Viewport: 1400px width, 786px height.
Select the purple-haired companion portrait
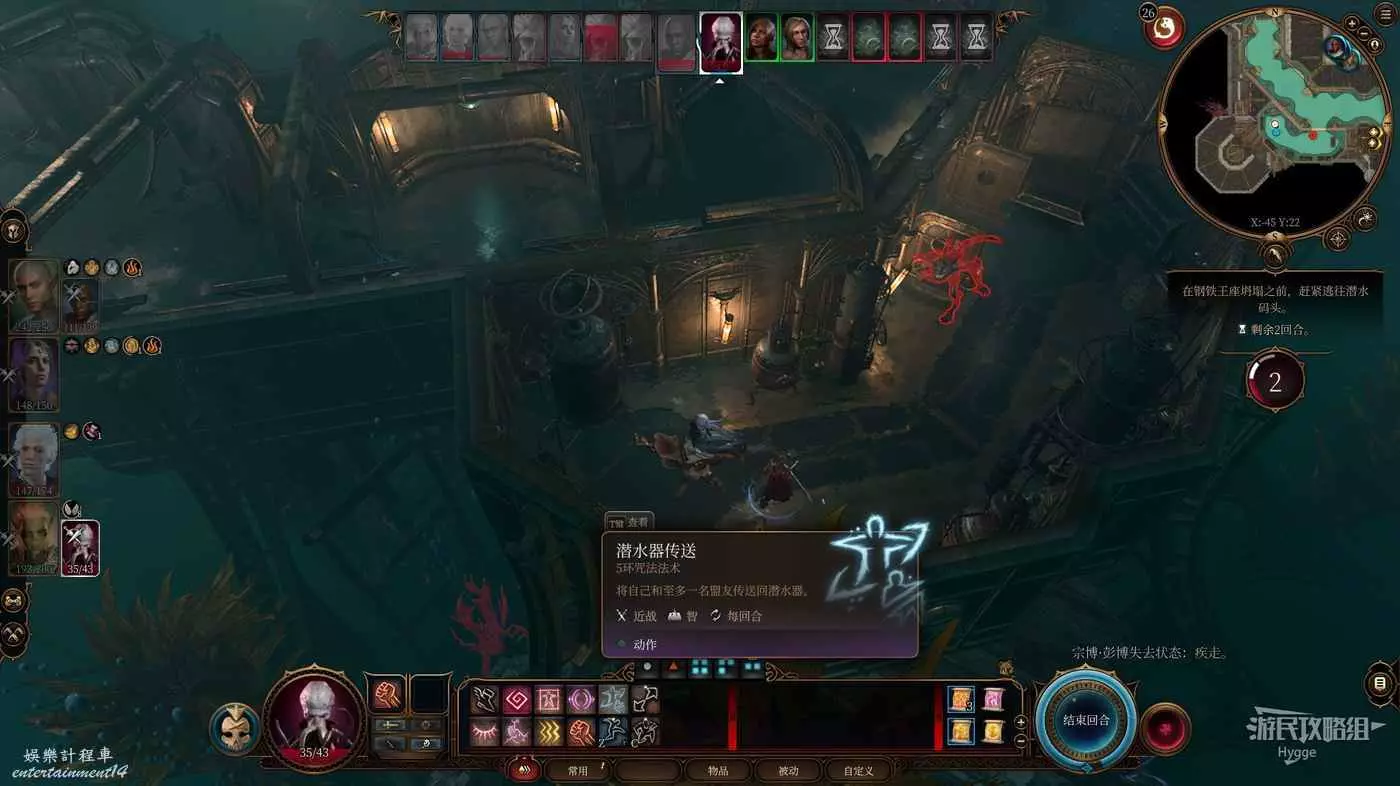tap(35, 374)
